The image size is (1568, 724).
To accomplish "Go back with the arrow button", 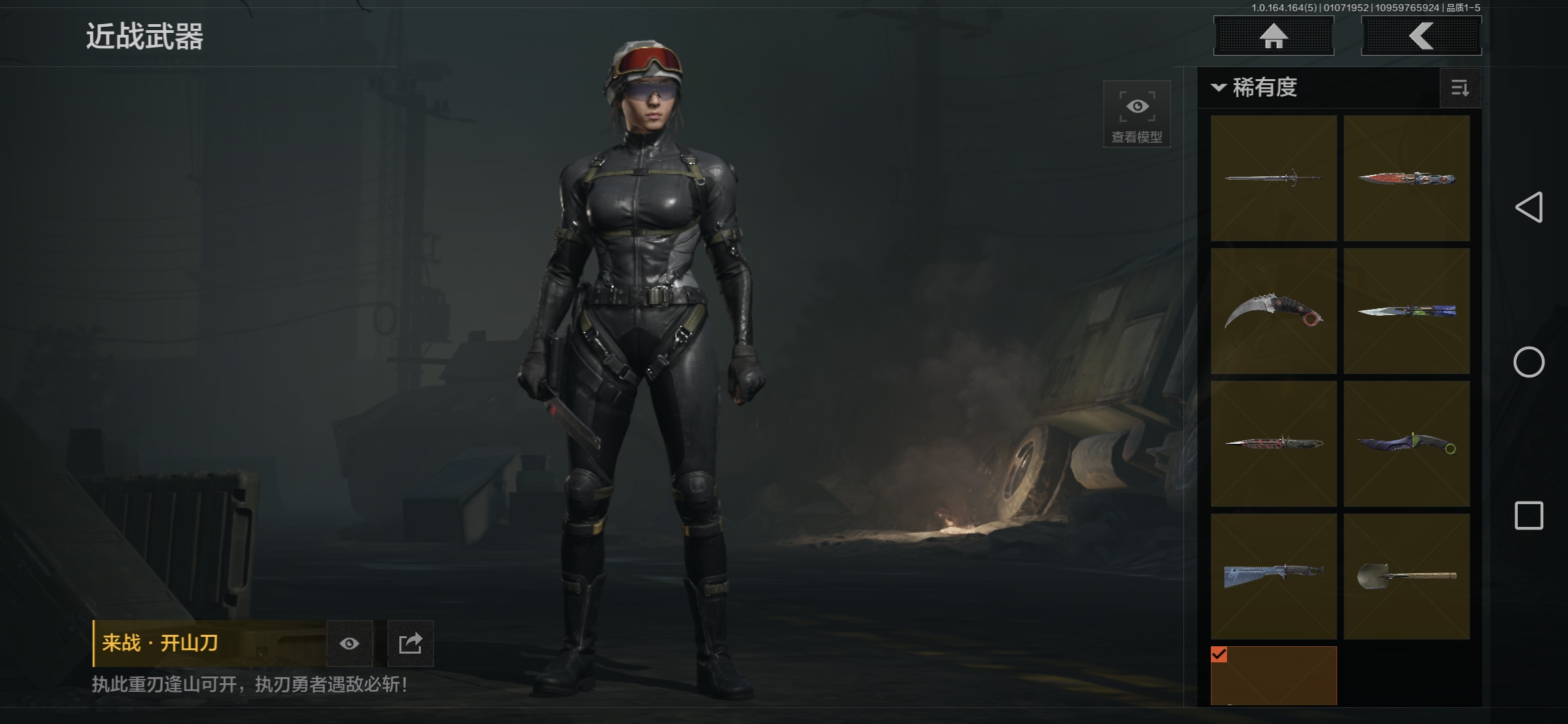I will [x=1421, y=36].
